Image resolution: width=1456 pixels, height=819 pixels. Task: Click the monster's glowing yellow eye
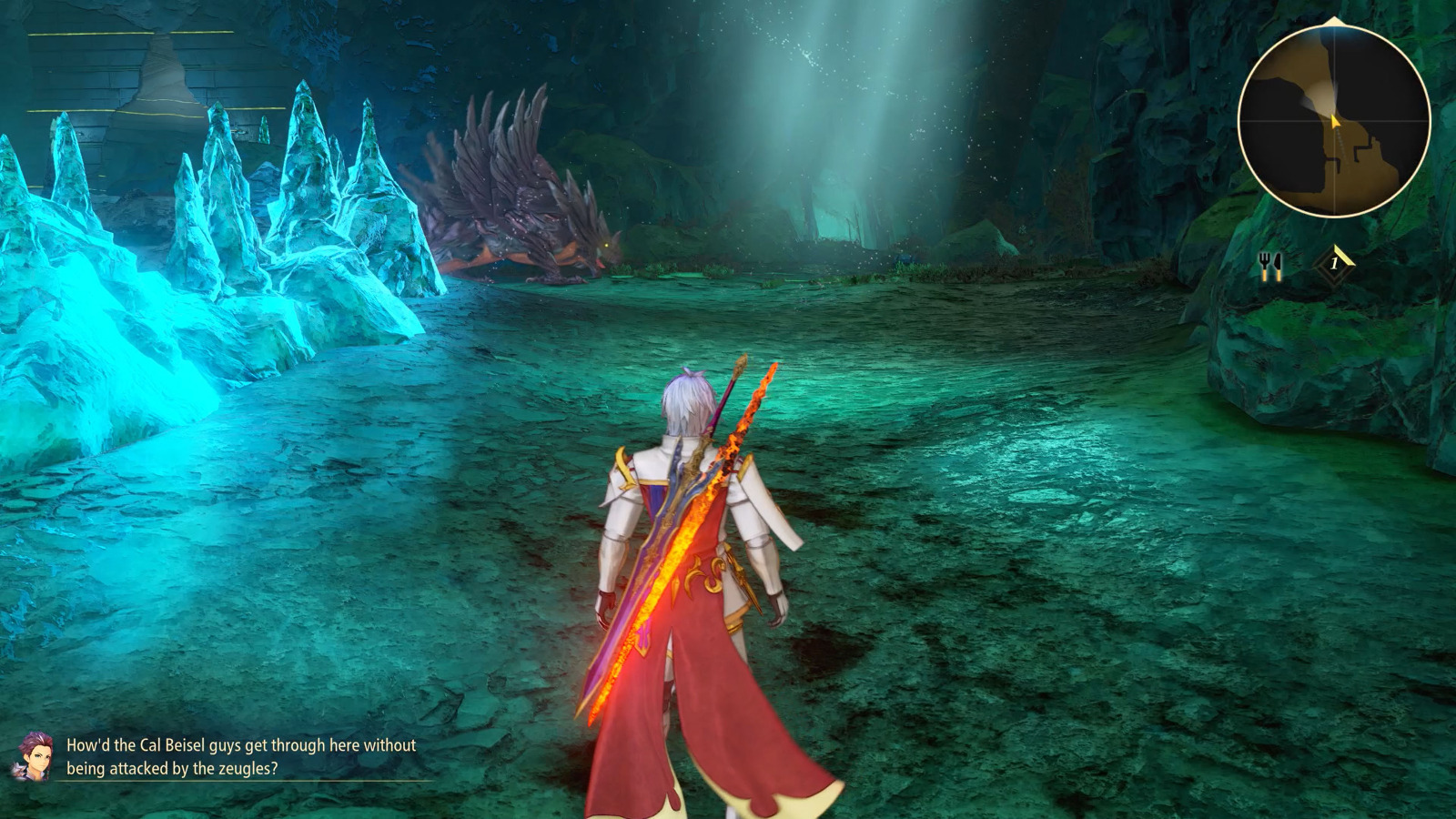[x=605, y=244]
